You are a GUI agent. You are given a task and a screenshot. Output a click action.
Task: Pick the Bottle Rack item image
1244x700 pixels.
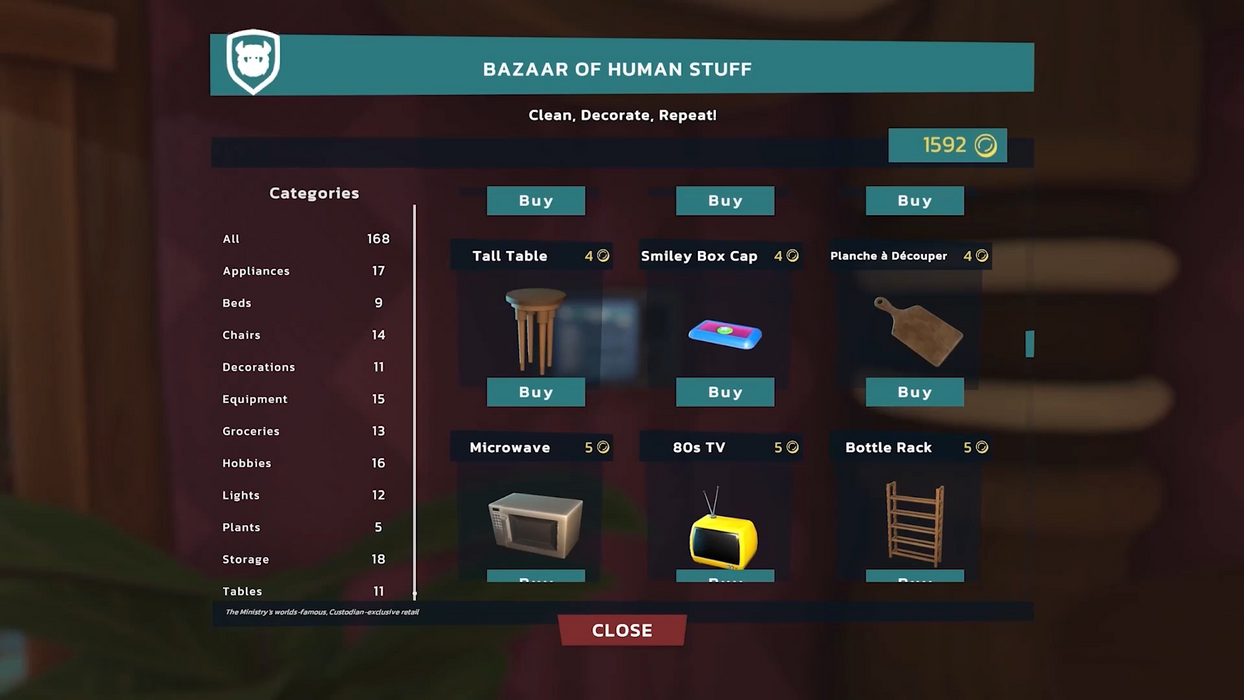(914, 523)
